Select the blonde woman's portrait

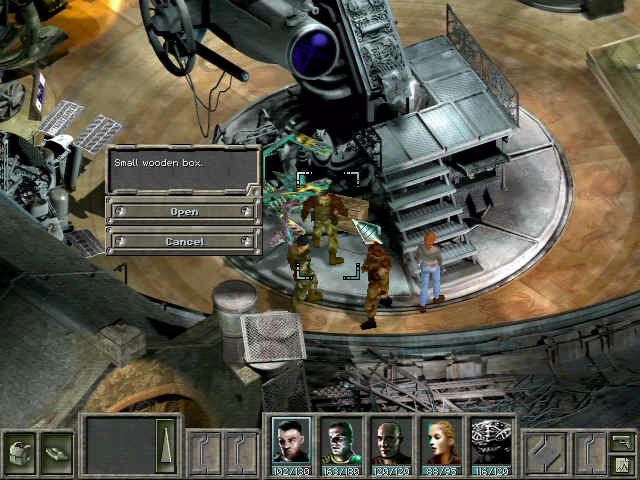pyautogui.click(x=441, y=440)
